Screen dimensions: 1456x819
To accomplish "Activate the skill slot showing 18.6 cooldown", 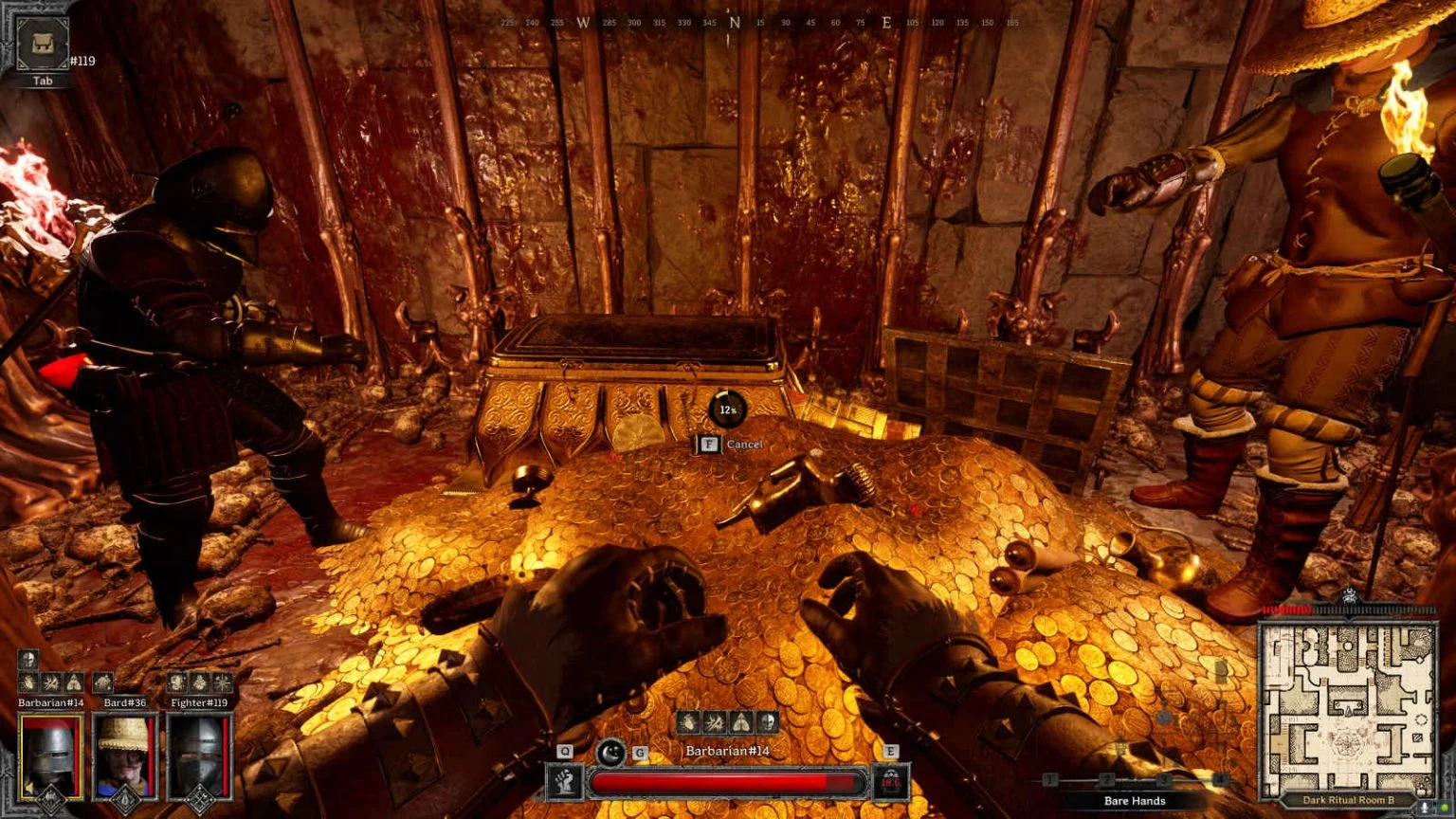I will pos(890,783).
